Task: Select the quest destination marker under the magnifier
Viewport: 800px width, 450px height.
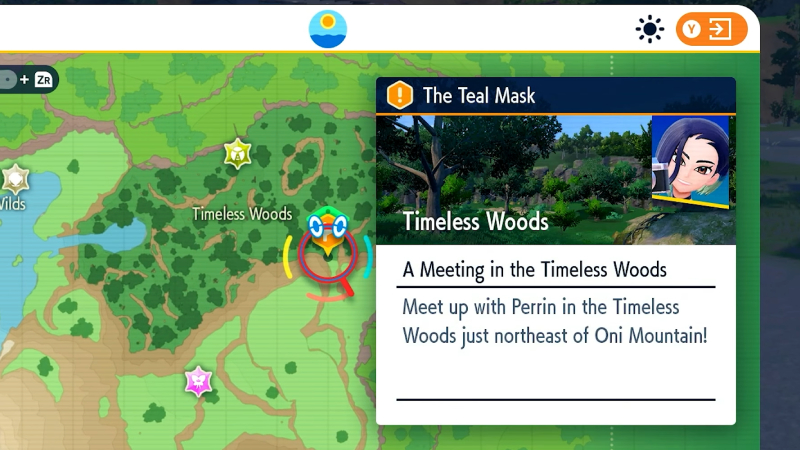Action: click(x=327, y=238)
